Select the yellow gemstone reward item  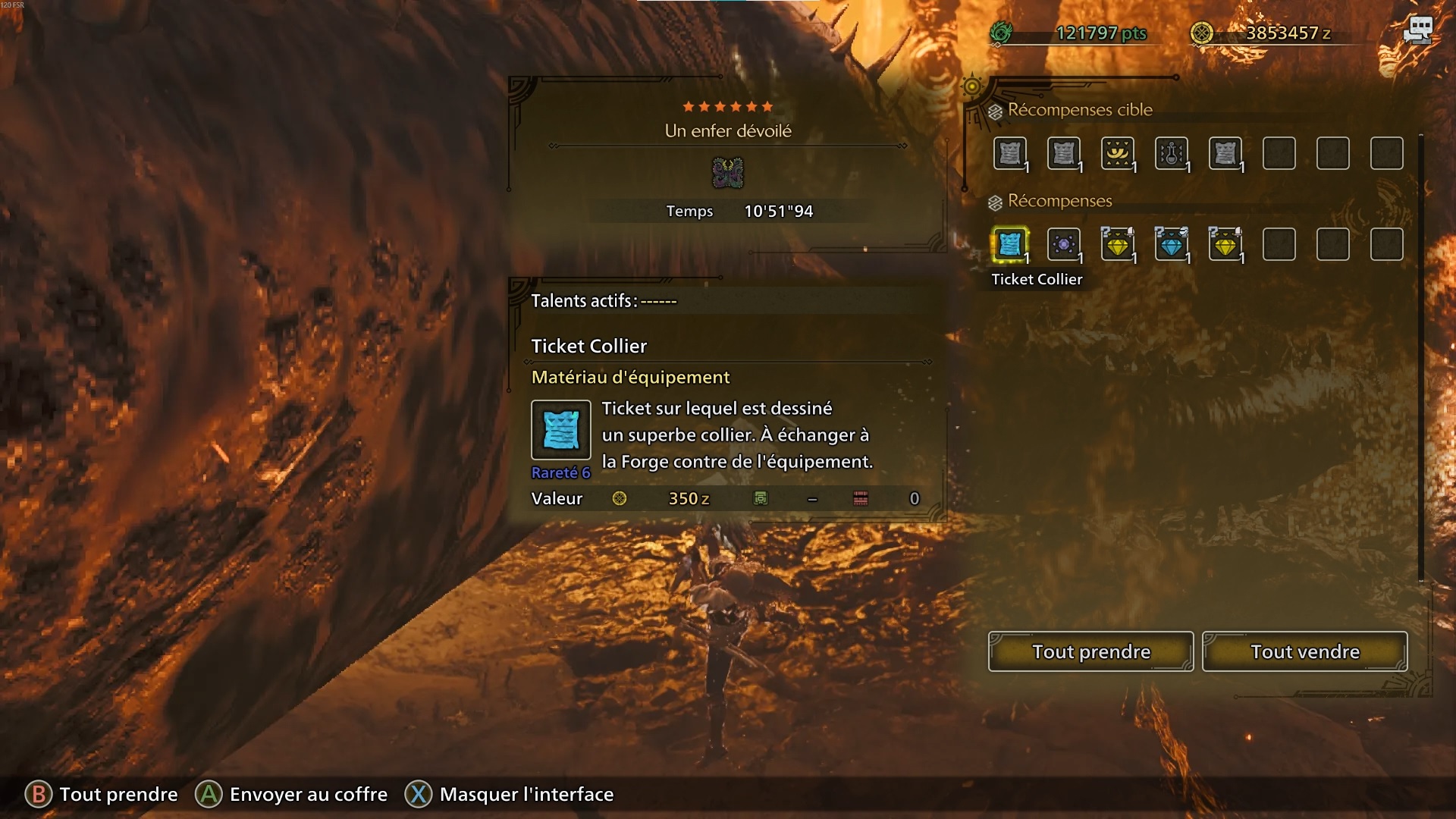click(1119, 244)
